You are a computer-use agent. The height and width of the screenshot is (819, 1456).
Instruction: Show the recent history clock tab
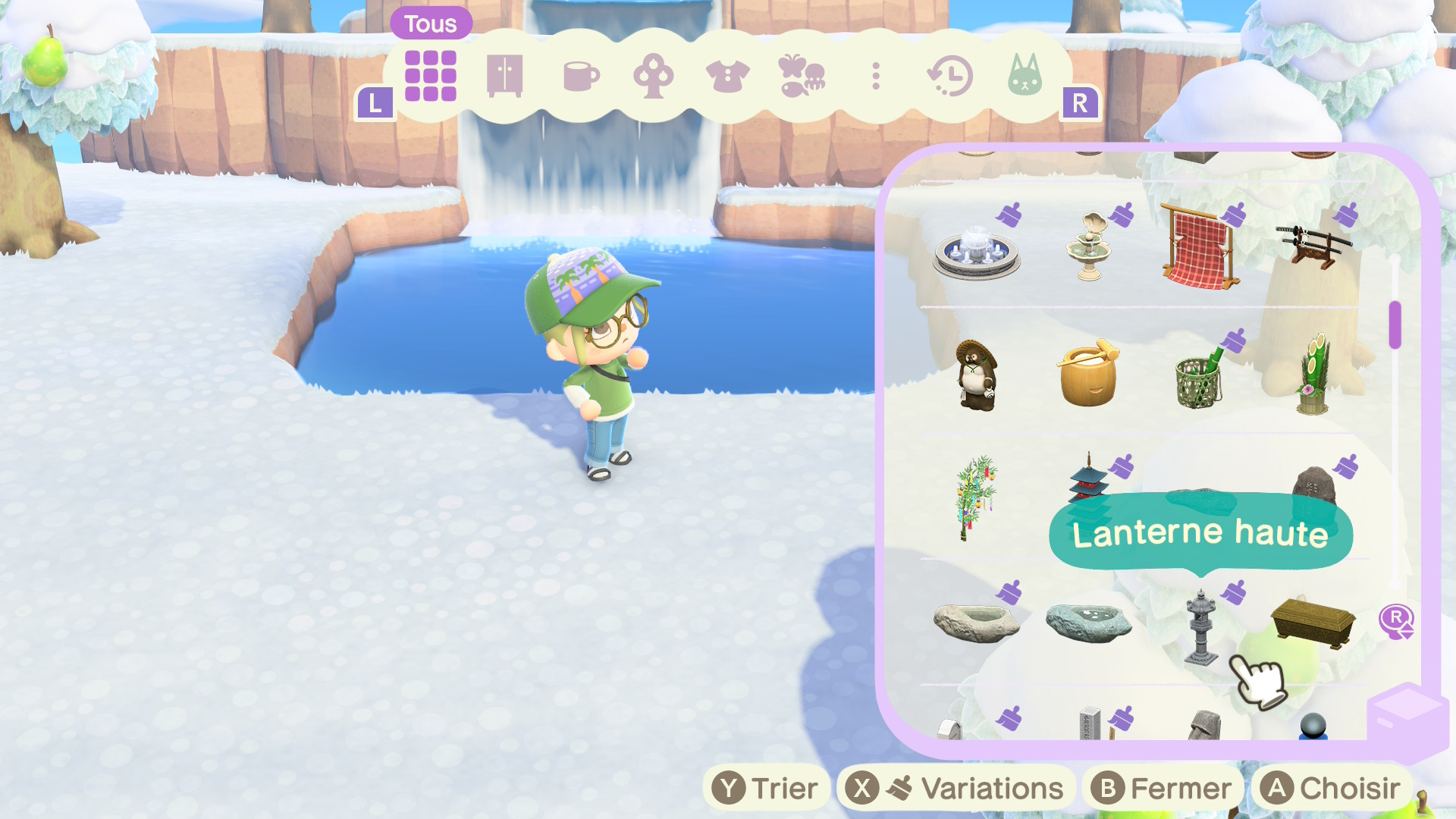click(x=950, y=77)
